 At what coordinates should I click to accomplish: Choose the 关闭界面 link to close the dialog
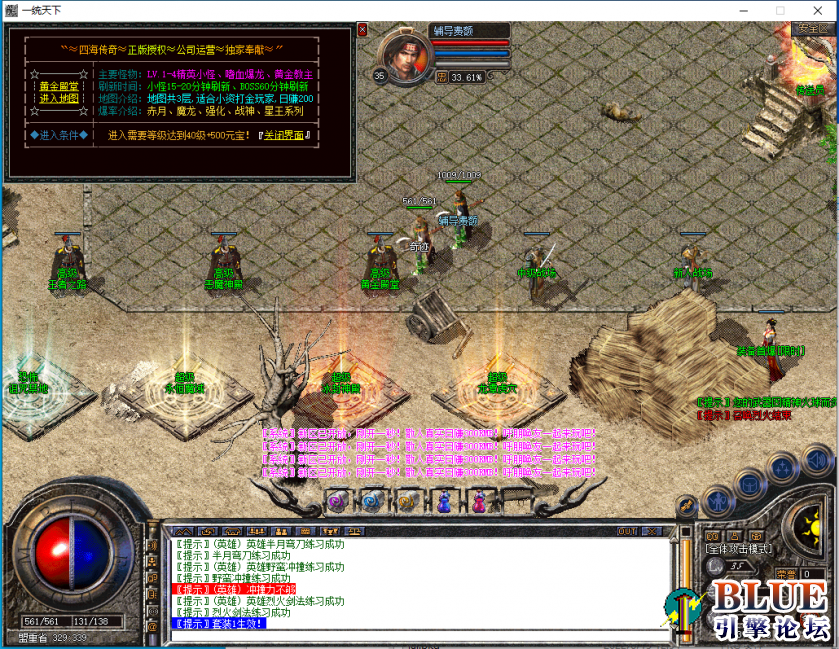click(x=285, y=135)
